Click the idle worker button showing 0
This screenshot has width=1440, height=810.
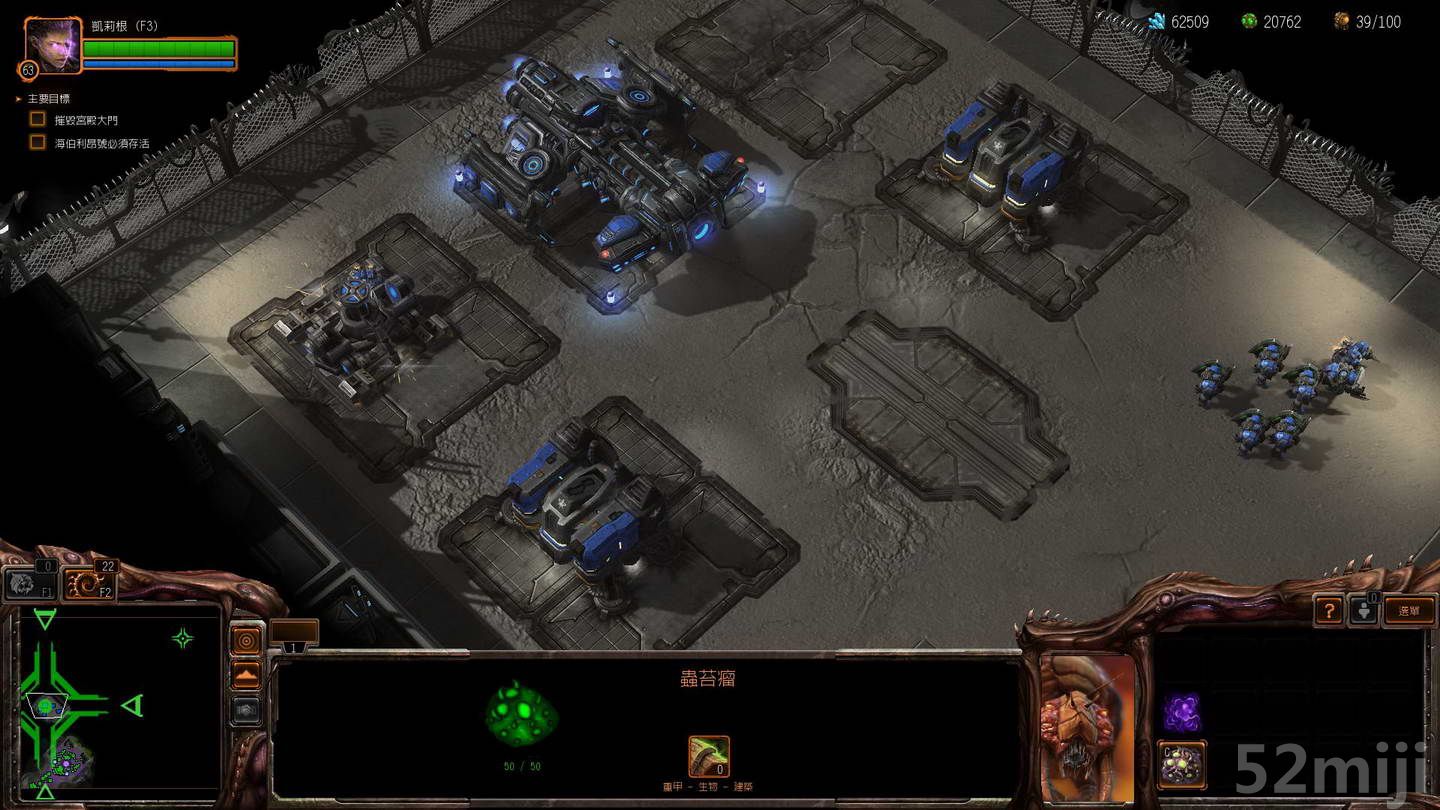[x=1366, y=610]
